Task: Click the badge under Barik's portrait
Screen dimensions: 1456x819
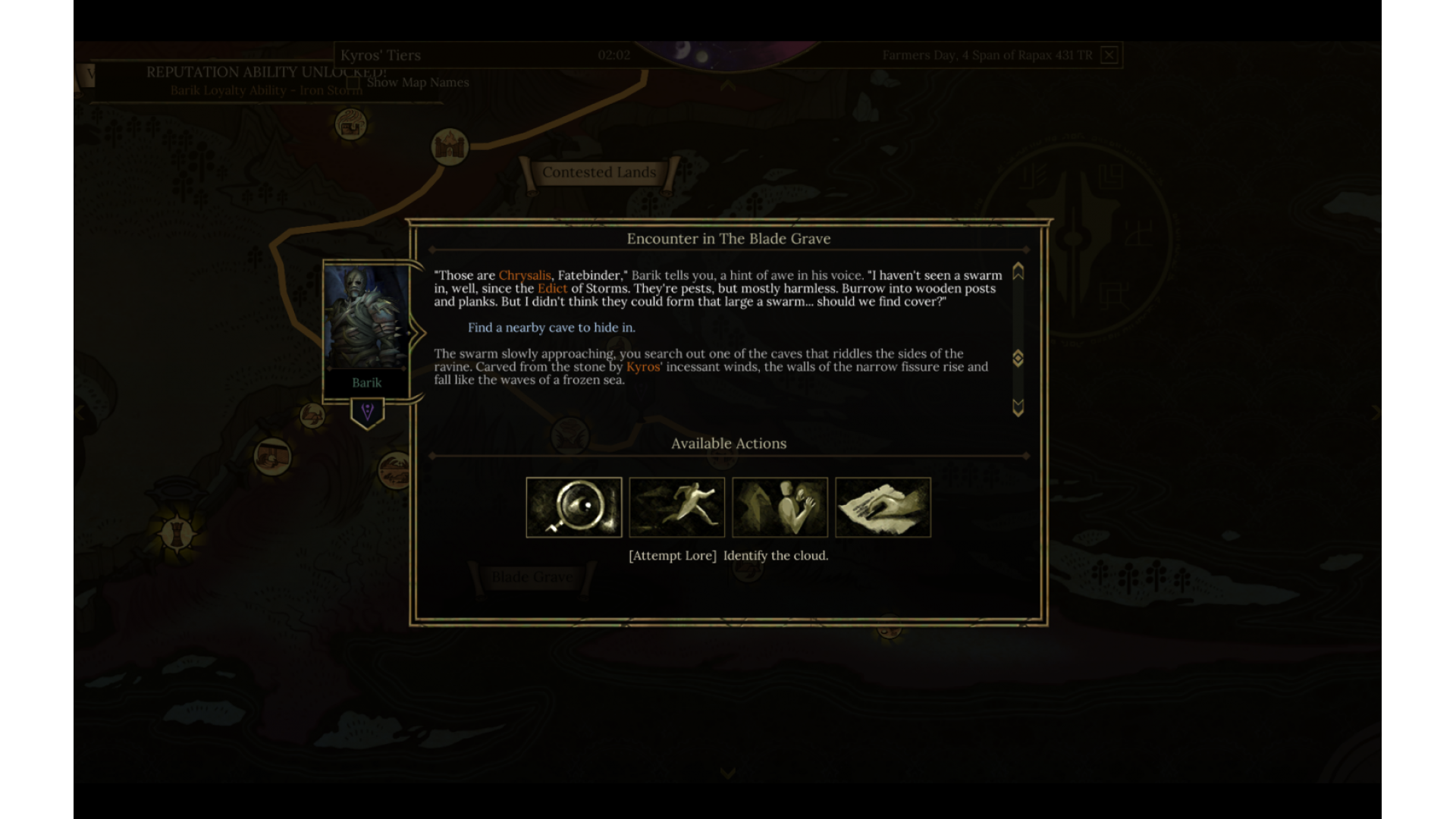Action: click(x=367, y=413)
